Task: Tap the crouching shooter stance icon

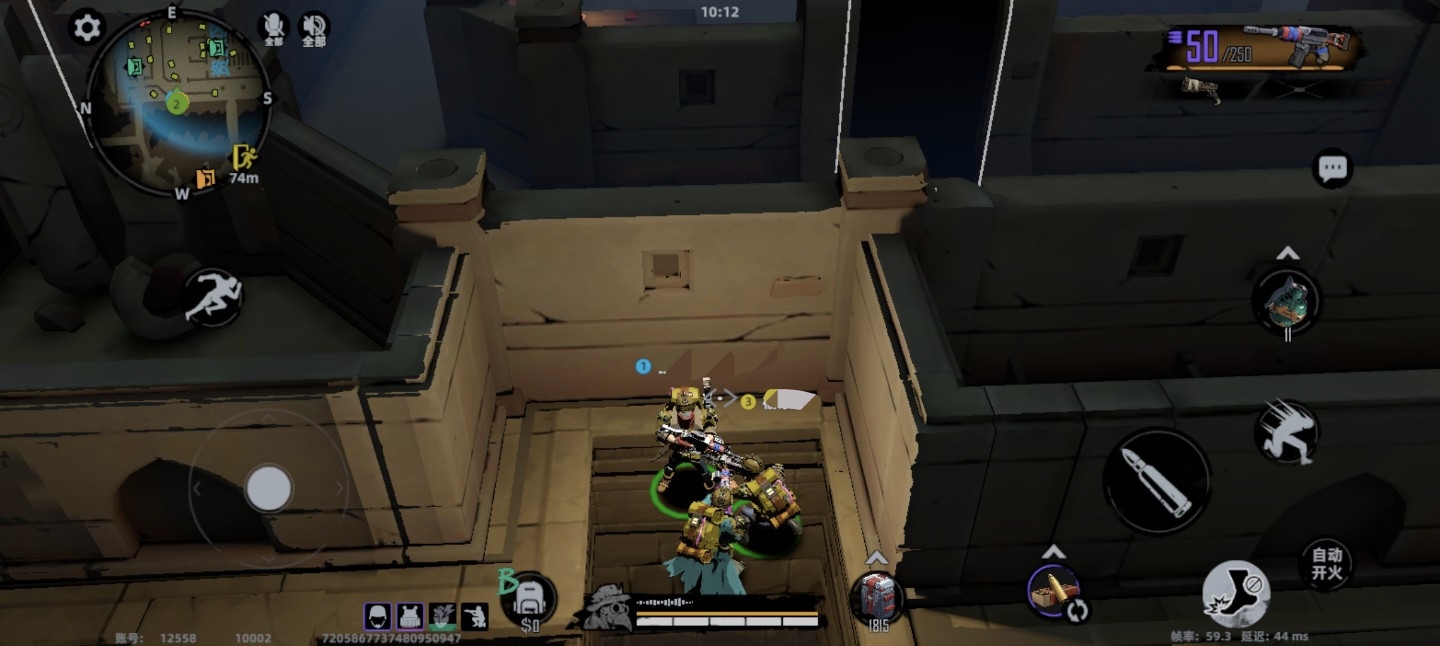Action: (x=474, y=616)
